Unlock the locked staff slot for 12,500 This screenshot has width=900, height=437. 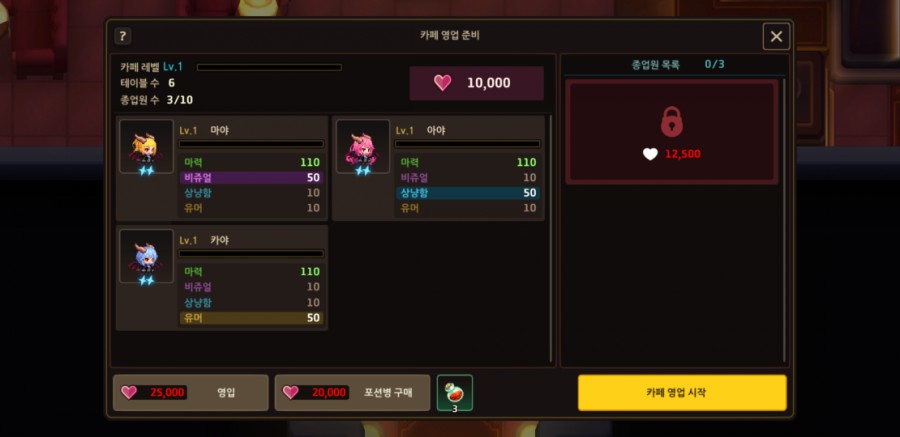(672, 132)
